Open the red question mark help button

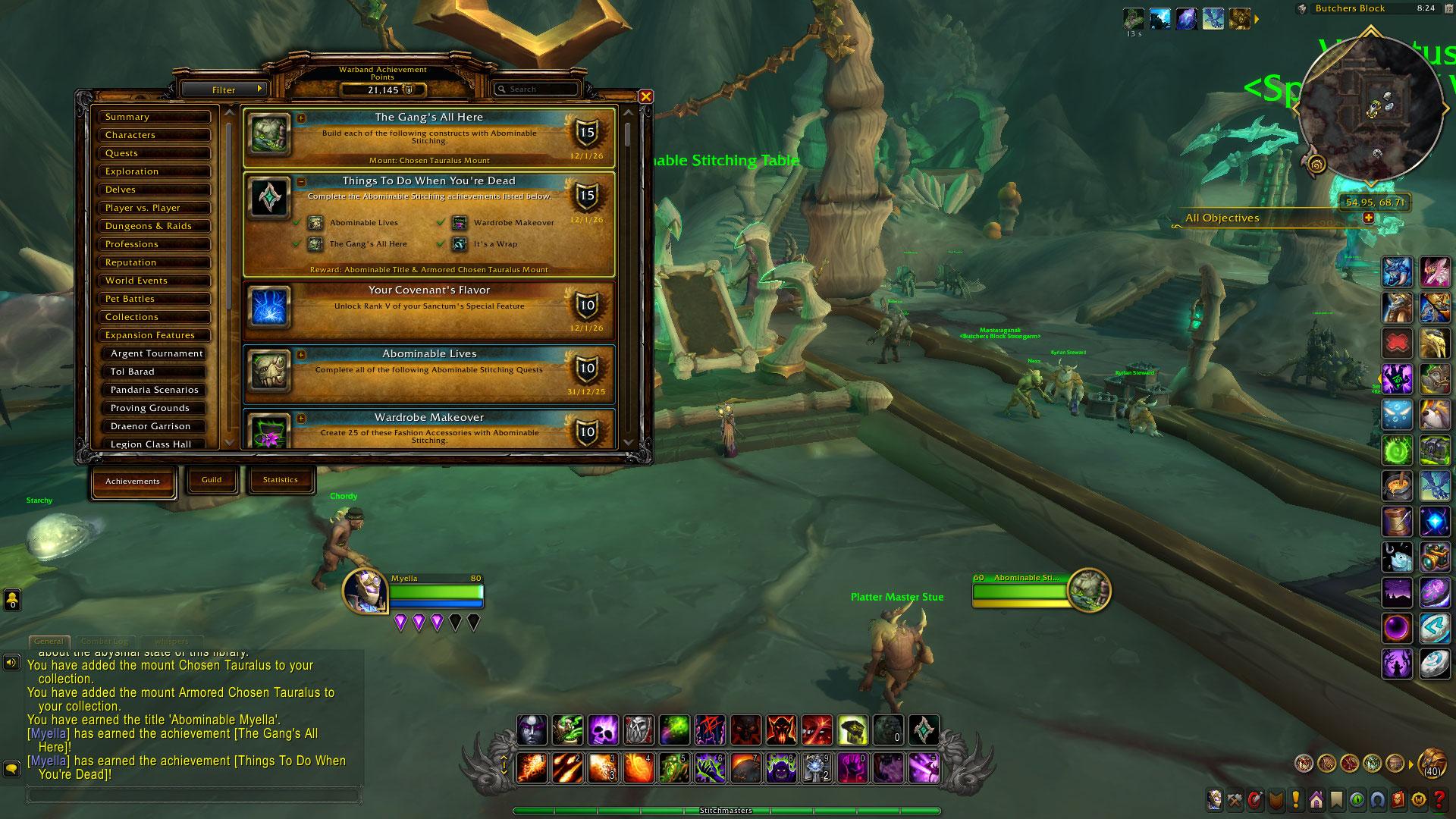click(x=1439, y=800)
